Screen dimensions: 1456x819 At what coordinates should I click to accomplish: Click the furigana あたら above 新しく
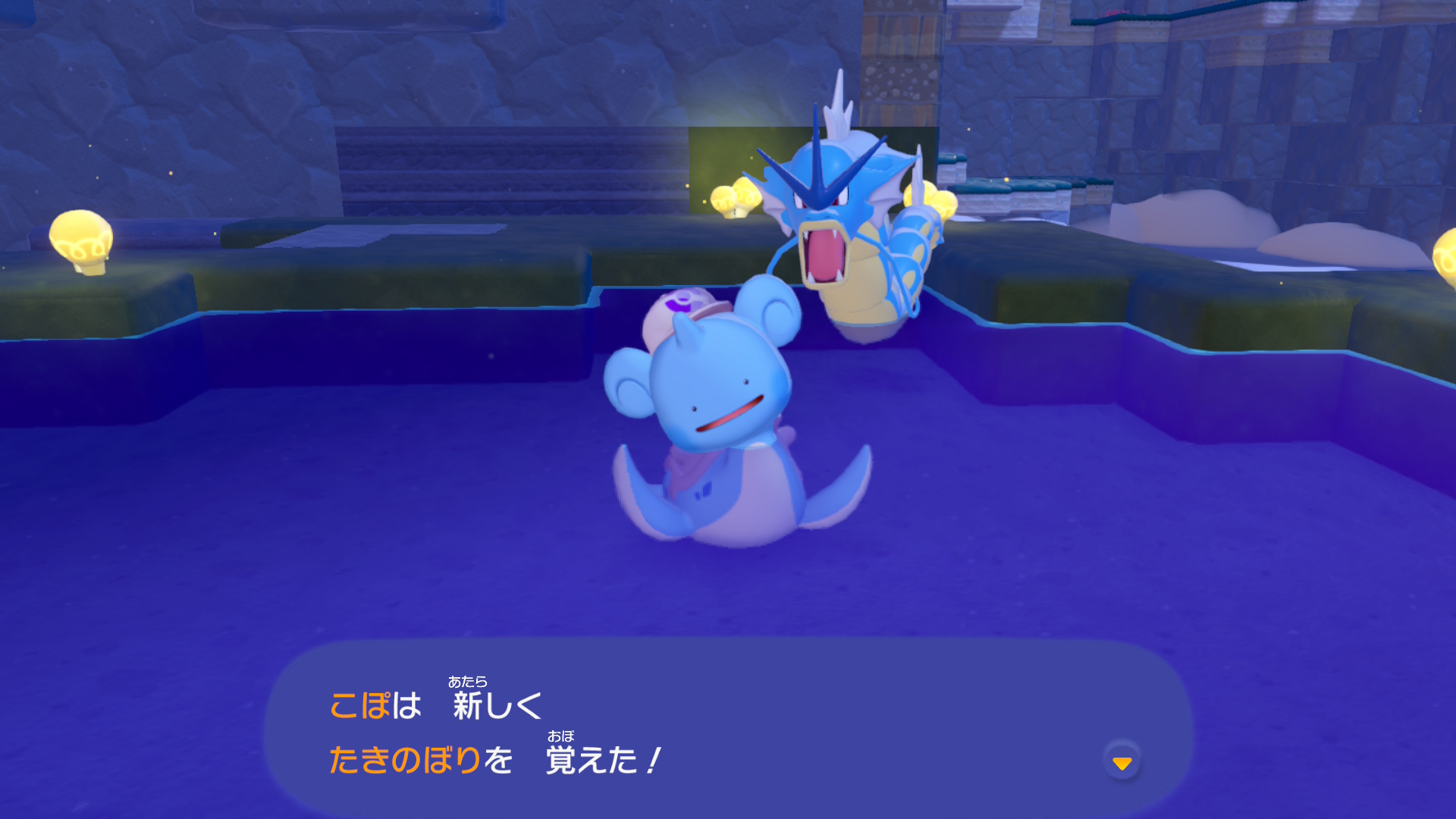(x=469, y=682)
